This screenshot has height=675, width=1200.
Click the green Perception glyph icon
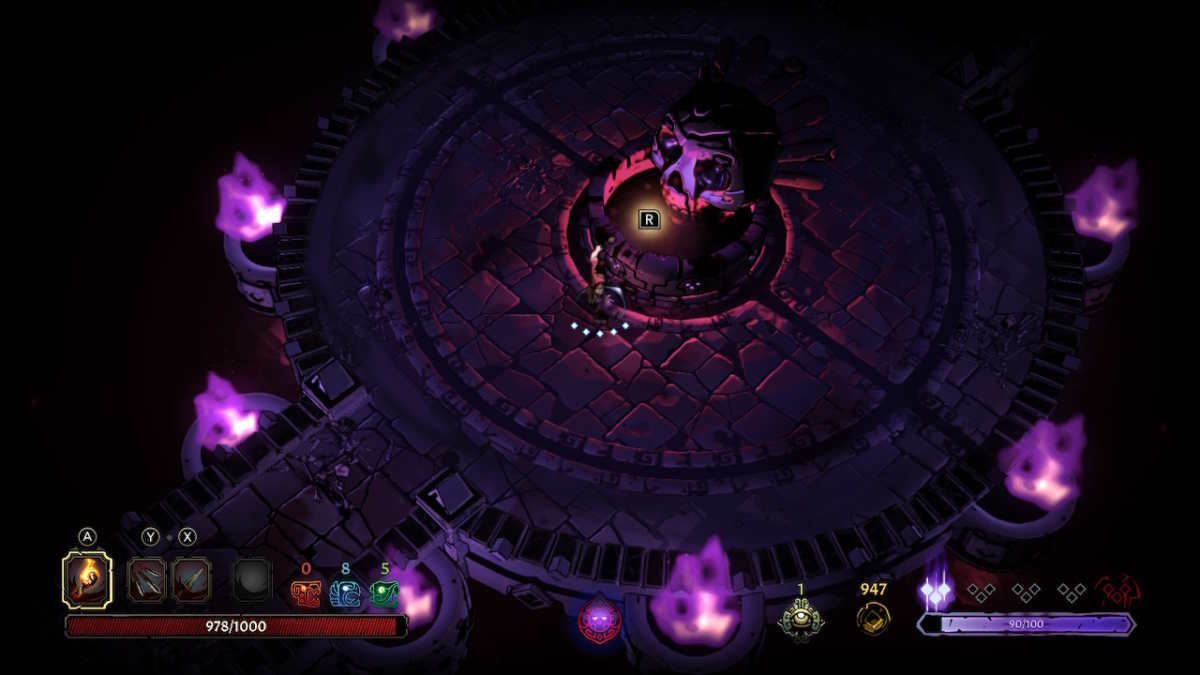point(384,594)
